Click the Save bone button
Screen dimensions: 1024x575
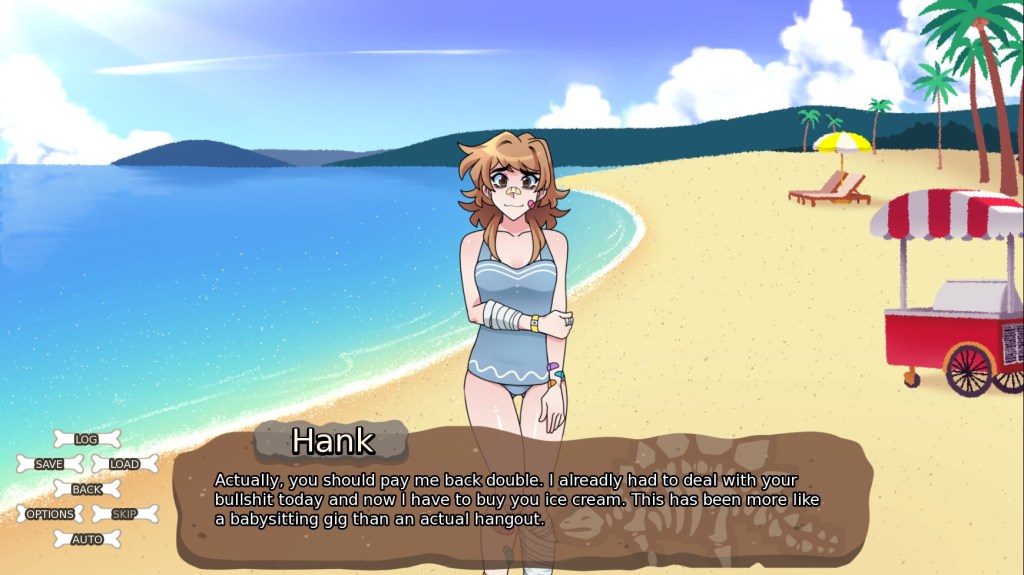pos(49,464)
